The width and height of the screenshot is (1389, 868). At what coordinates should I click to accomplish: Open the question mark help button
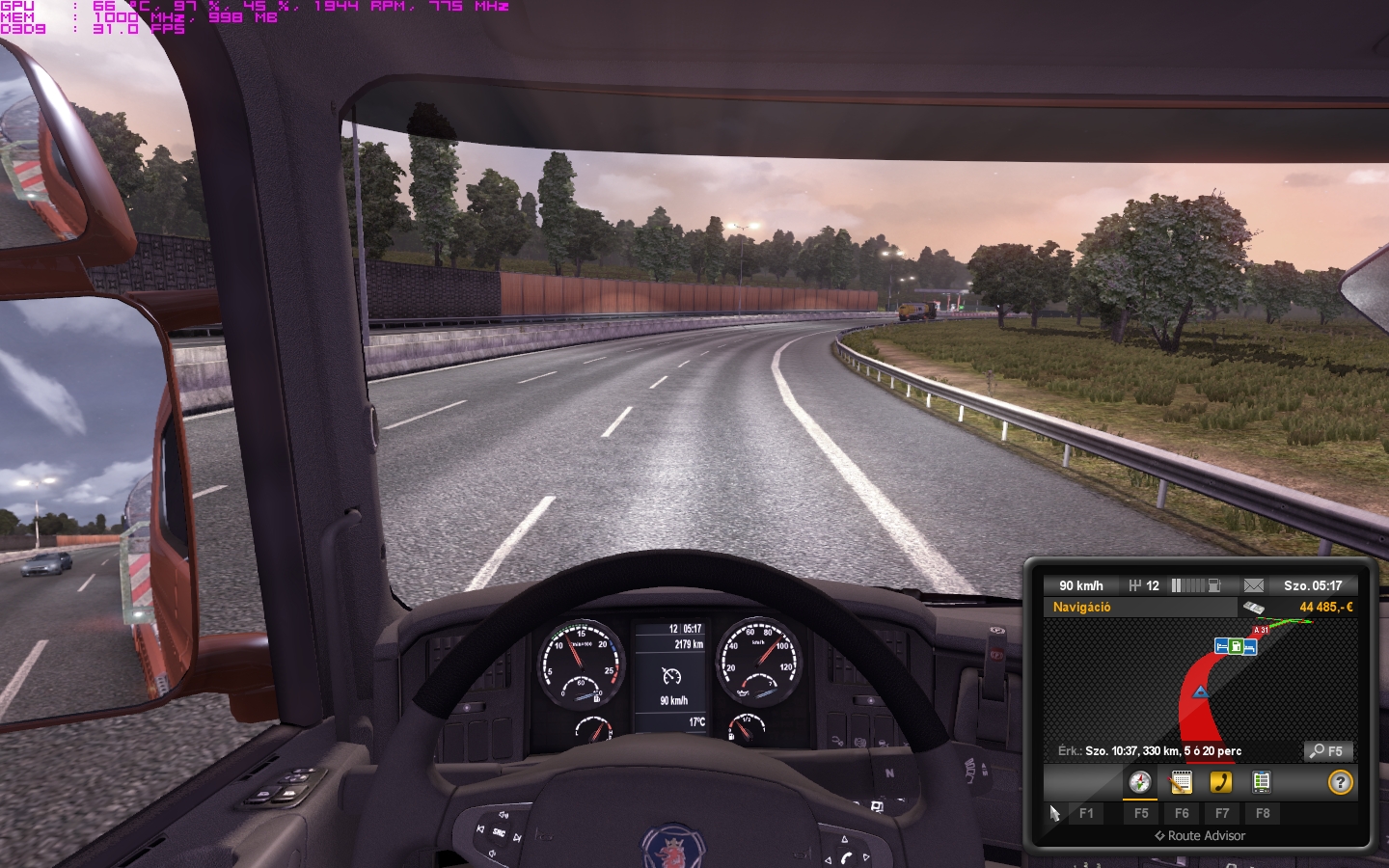pos(1340,782)
